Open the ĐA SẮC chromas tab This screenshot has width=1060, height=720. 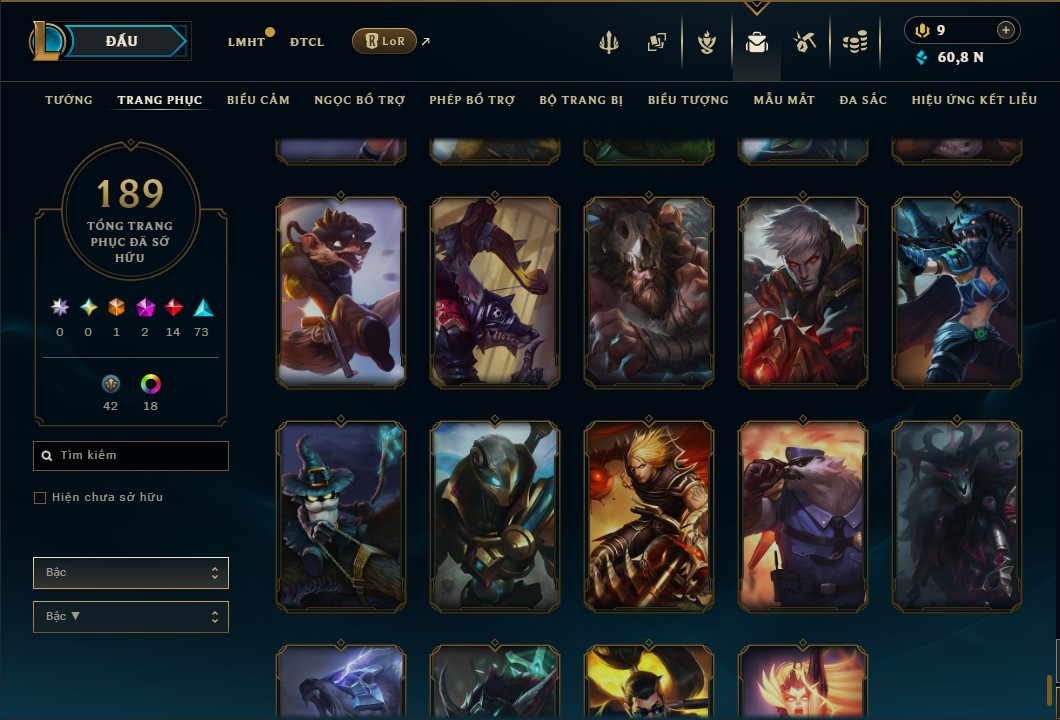(863, 100)
